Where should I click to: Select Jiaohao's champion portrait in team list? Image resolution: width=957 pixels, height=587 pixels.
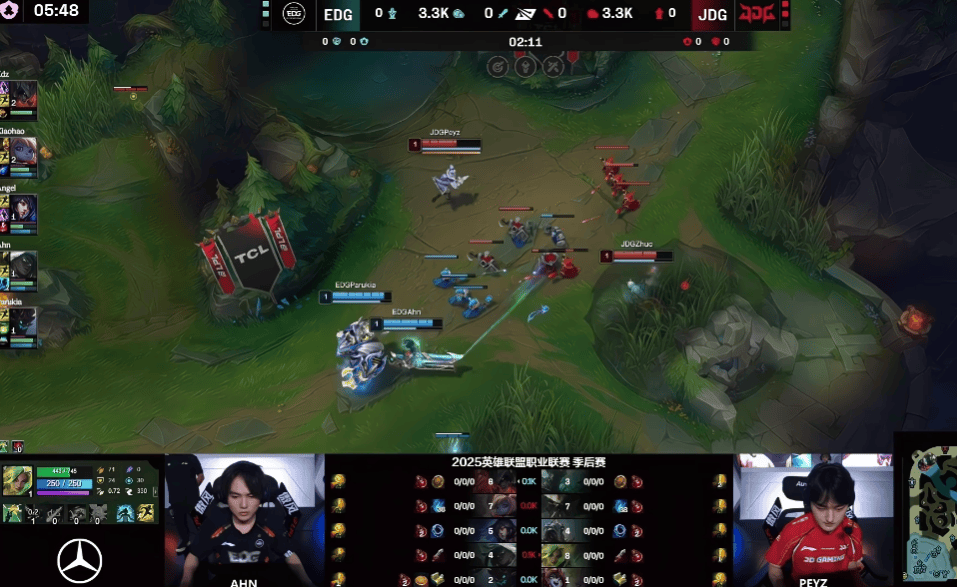click(24, 151)
